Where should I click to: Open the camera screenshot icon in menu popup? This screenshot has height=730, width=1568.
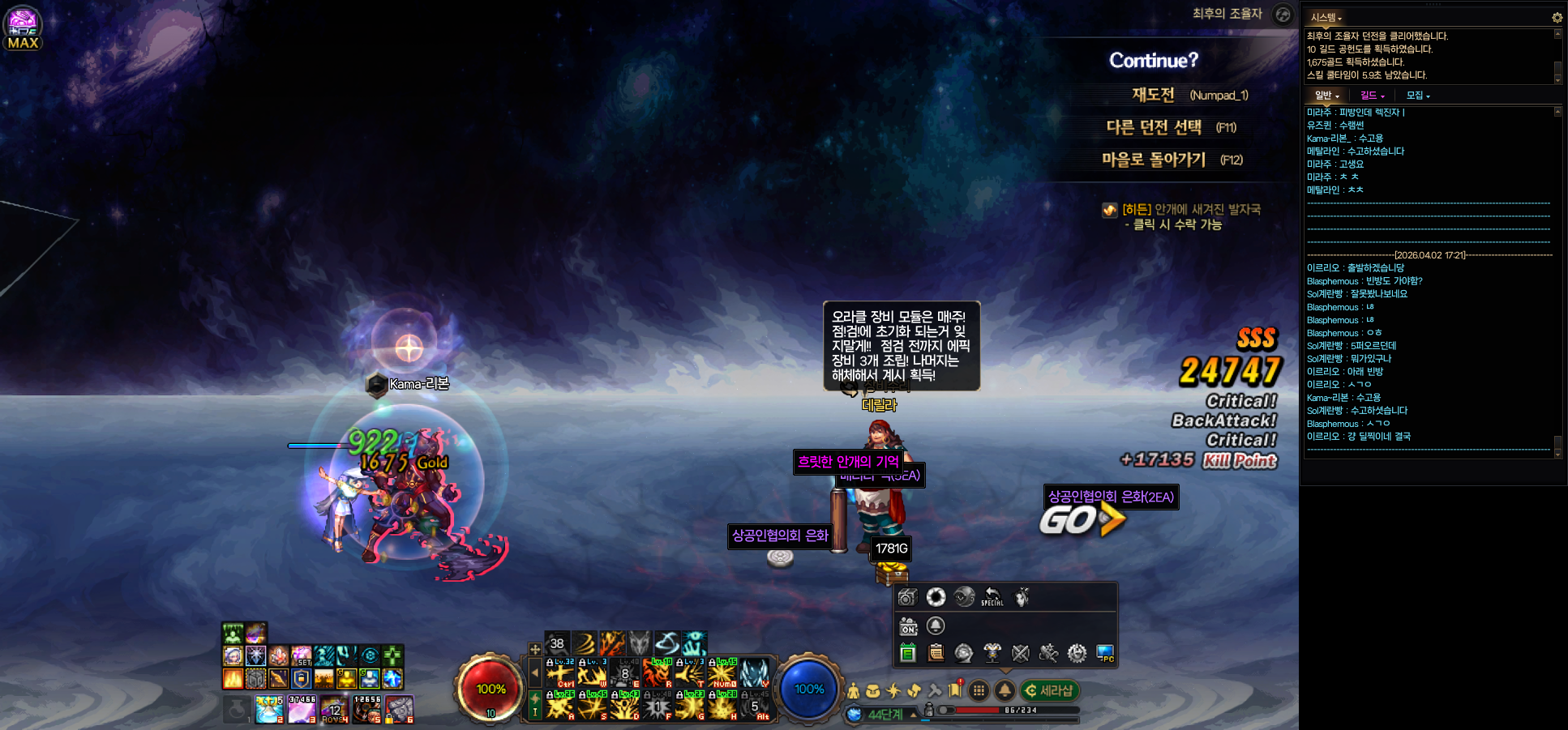(x=907, y=597)
